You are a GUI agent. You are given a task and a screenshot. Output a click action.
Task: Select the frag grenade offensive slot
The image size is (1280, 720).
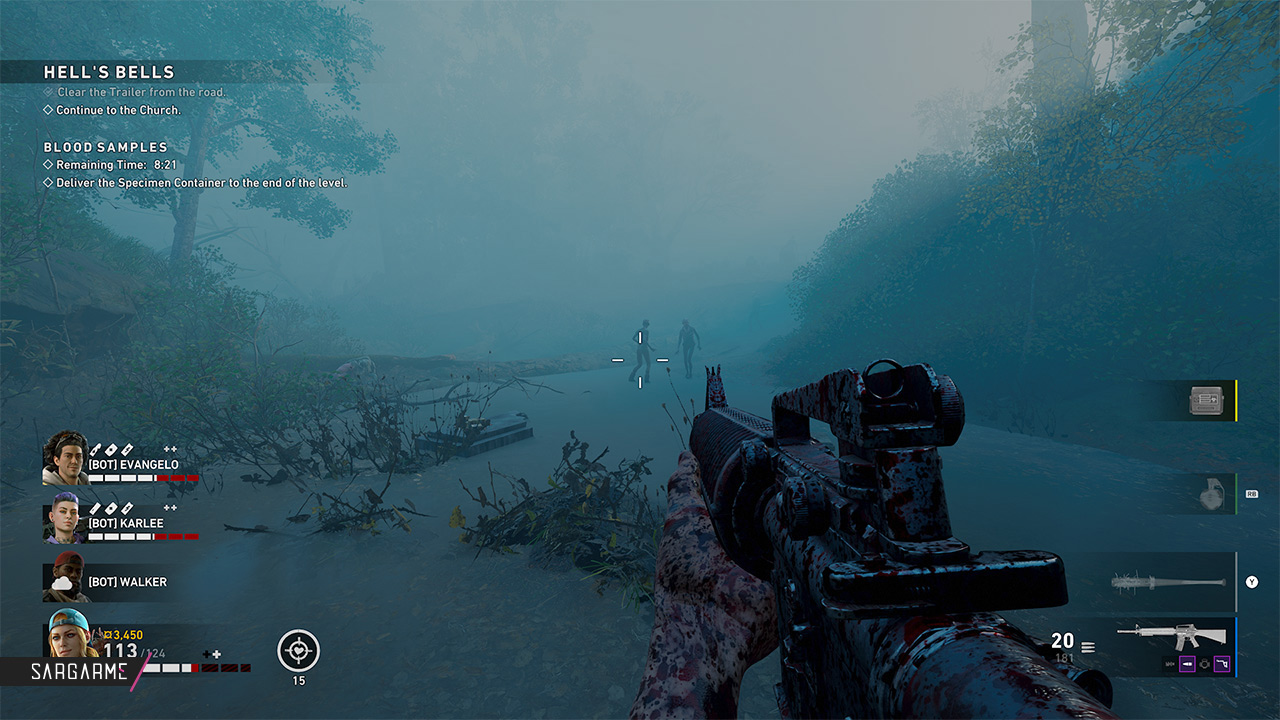(1212, 494)
